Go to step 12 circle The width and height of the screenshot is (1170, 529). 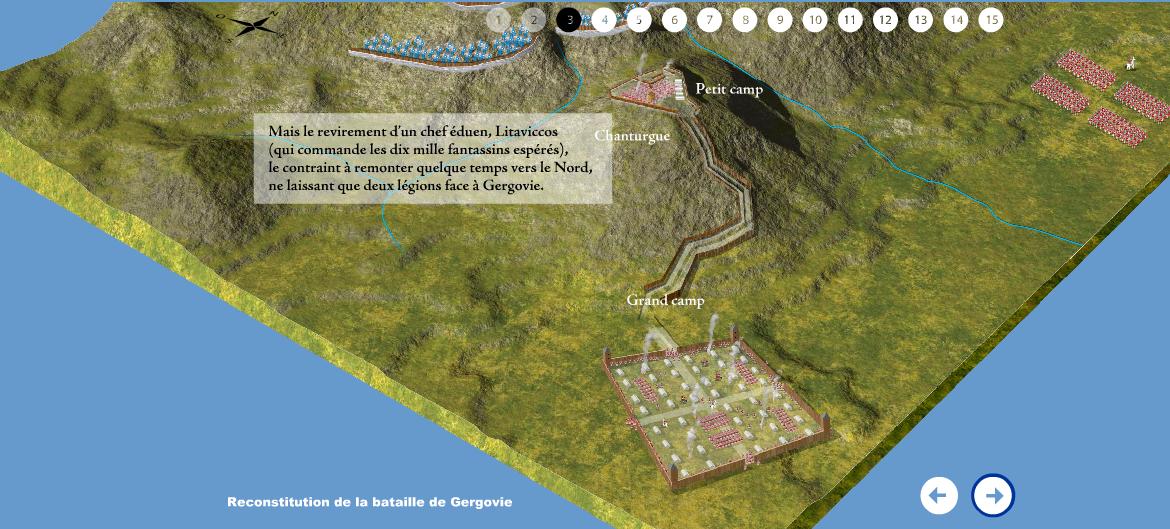[885, 20]
